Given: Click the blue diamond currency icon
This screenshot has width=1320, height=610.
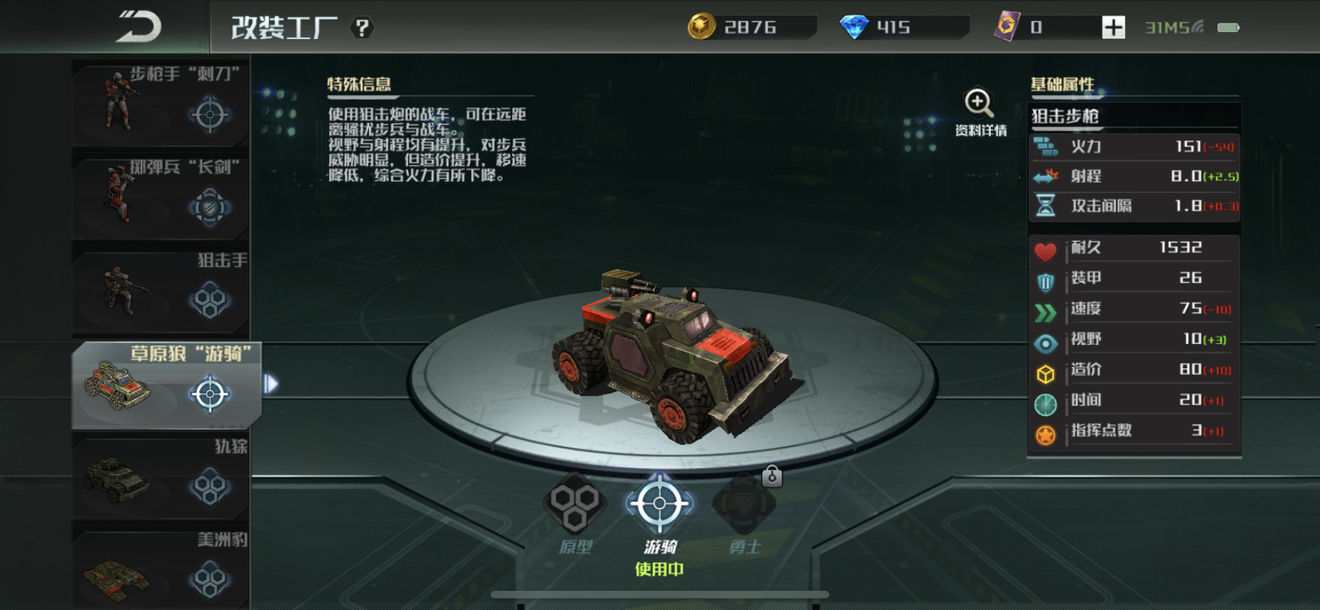Looking at the screenshot, I should pyautogui.click(x=855, y=27).
